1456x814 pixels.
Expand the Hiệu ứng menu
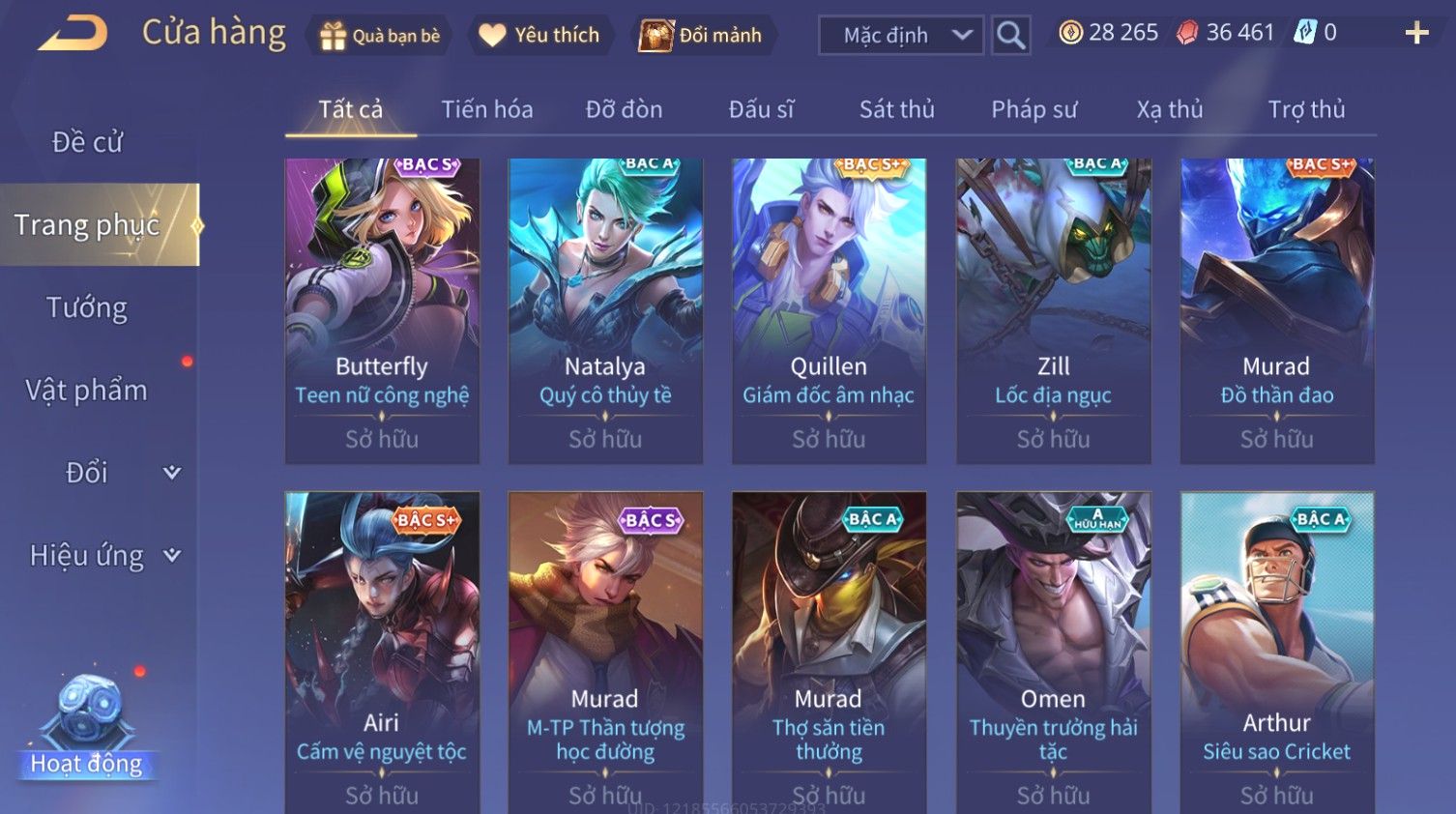tap(103, 556)
